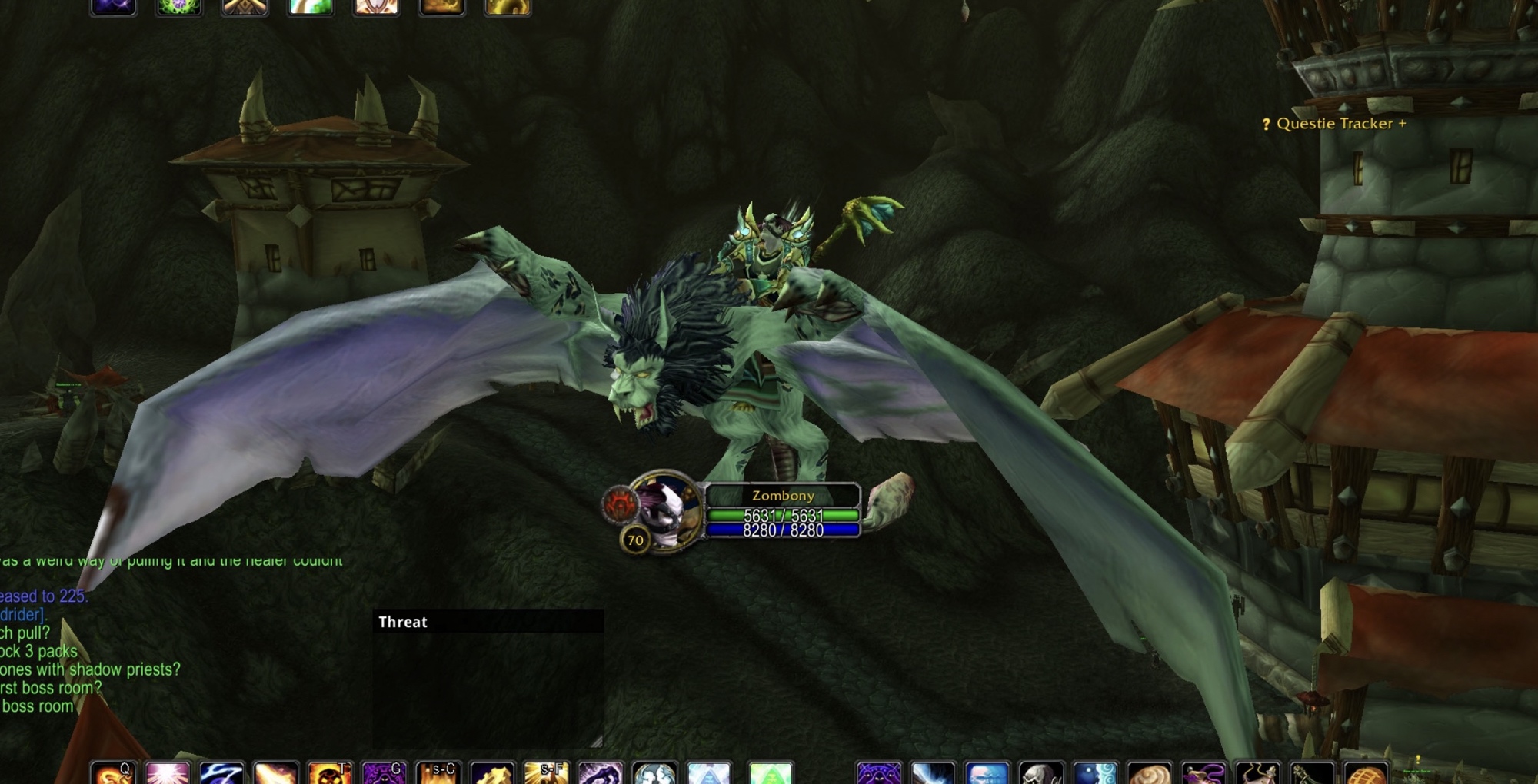Screen dimensions: 1538x784
Task: Activate the flaming skull ability bound to T
Action: click(x=329, y=773)
